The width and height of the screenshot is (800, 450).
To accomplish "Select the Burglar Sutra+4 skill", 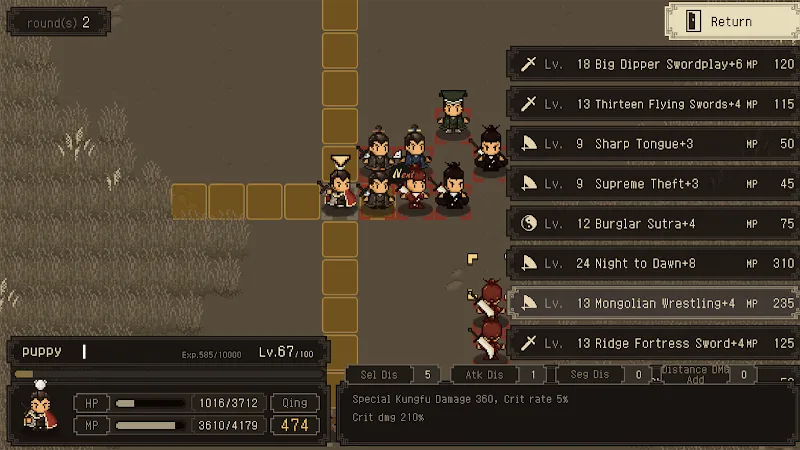I will coord(654,224).
